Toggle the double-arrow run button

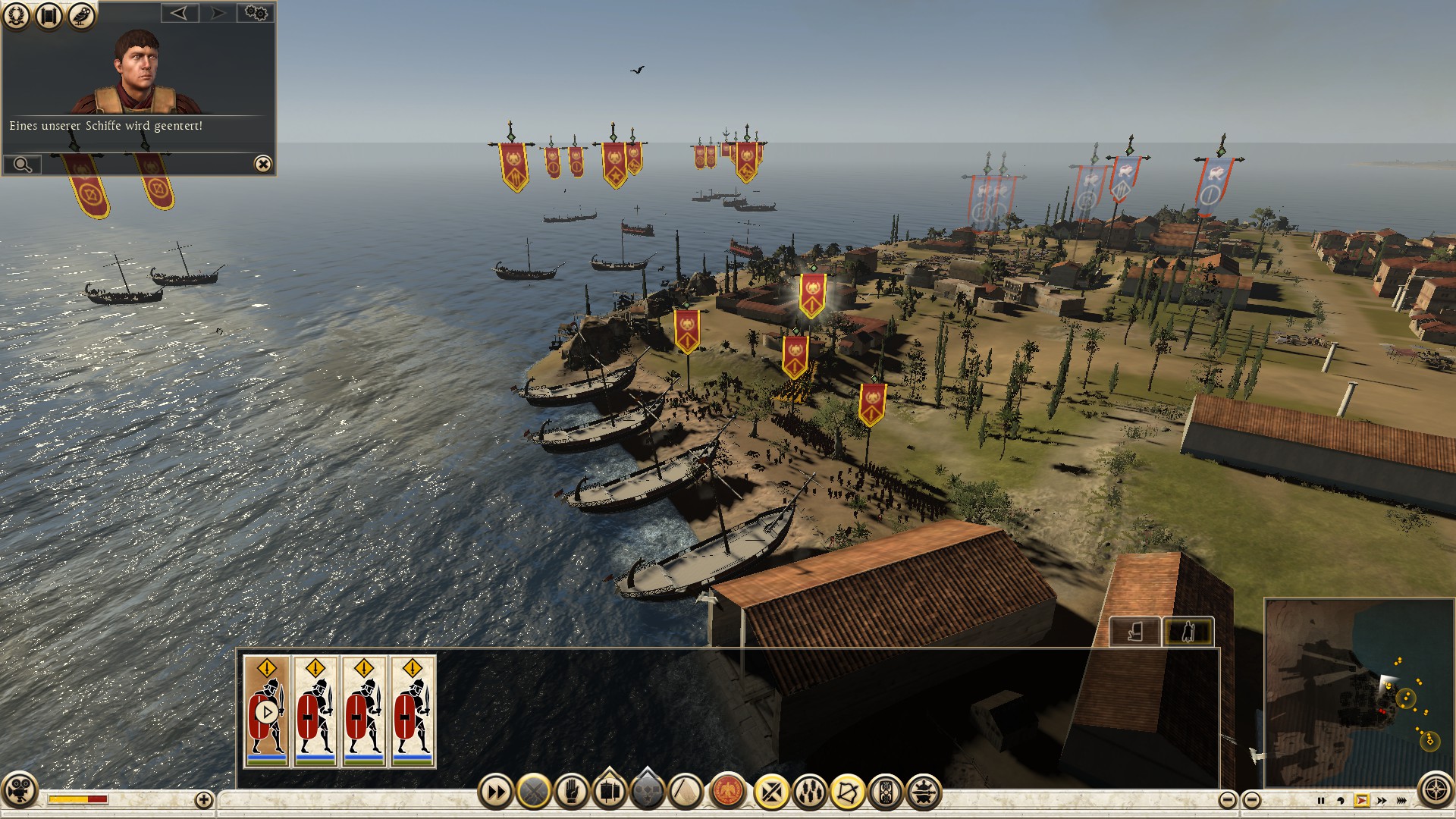pos(495,792)
